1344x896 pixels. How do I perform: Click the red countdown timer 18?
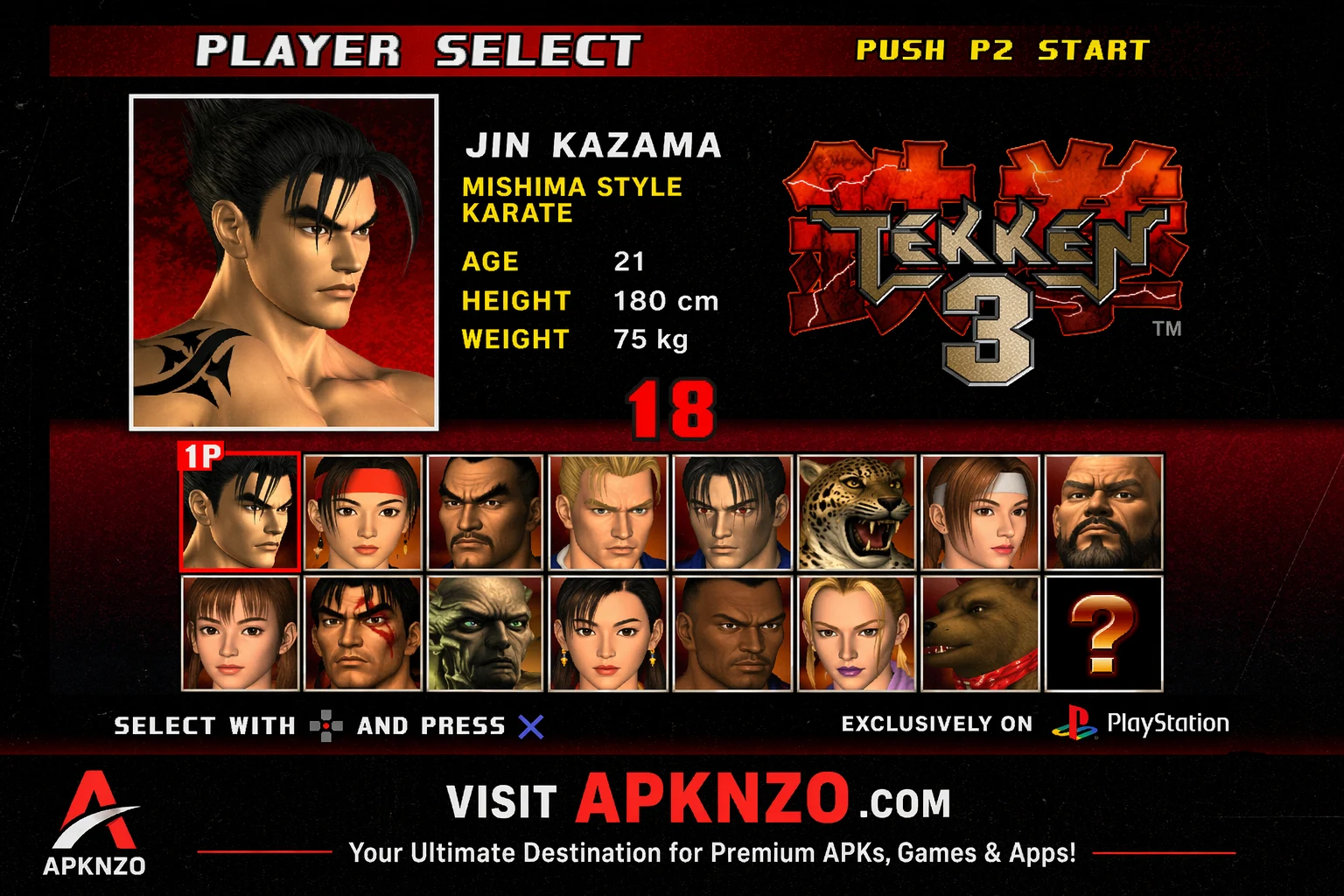click(670, 408)
